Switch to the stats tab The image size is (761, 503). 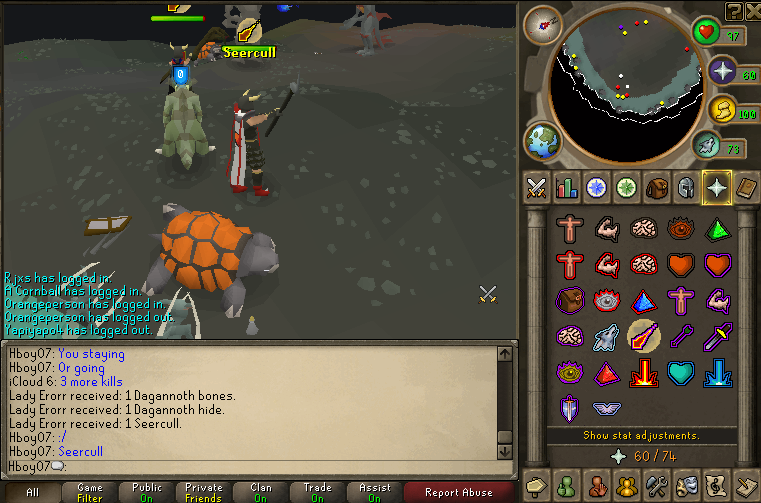[567, 187]
